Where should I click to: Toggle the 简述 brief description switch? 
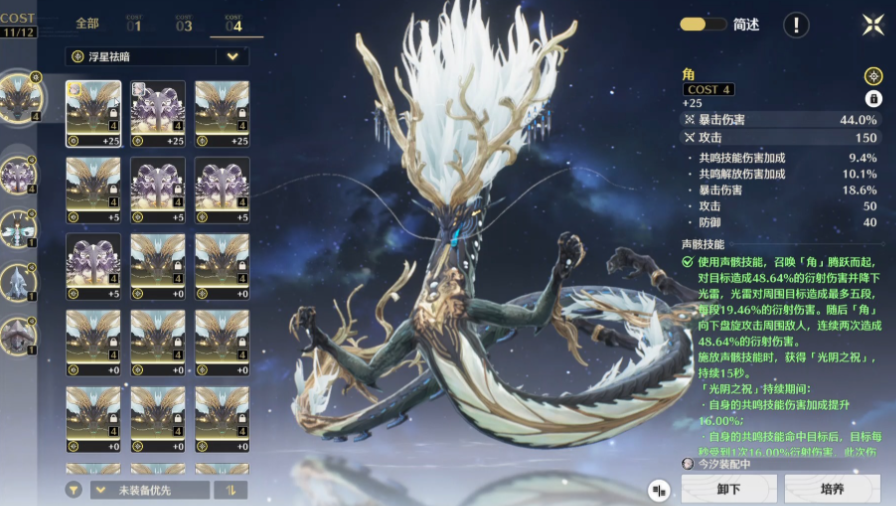(703, 25)
